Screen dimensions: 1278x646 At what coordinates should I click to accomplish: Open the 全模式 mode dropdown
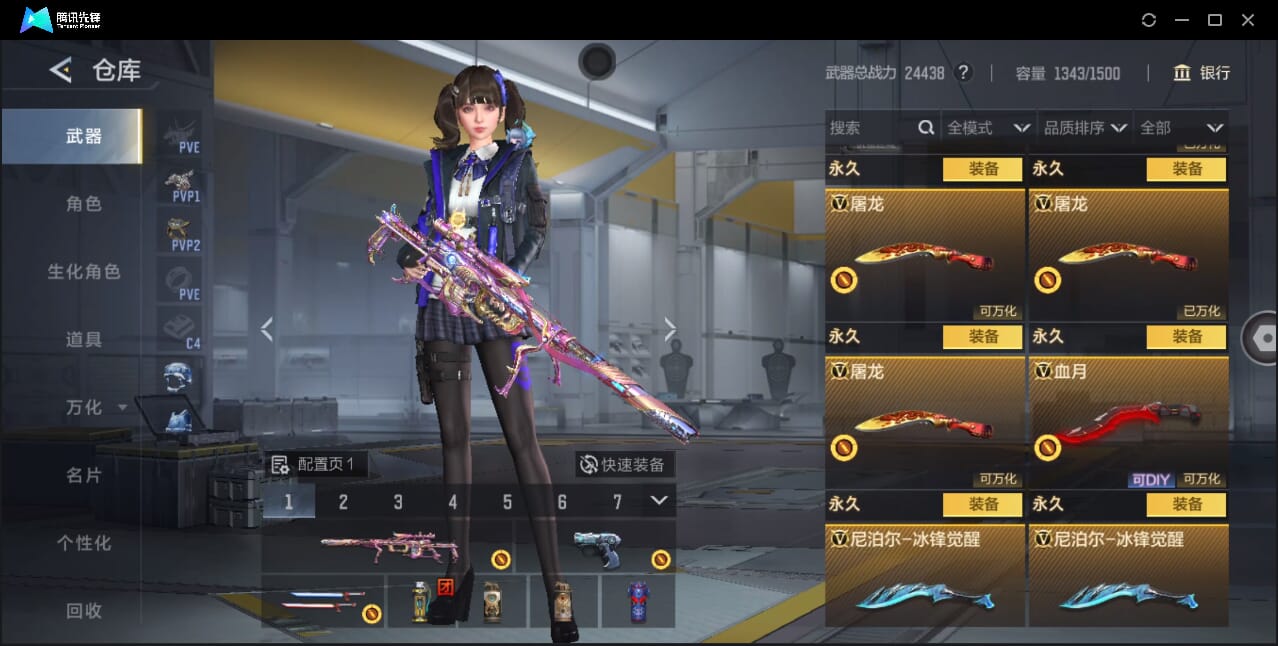988,128
